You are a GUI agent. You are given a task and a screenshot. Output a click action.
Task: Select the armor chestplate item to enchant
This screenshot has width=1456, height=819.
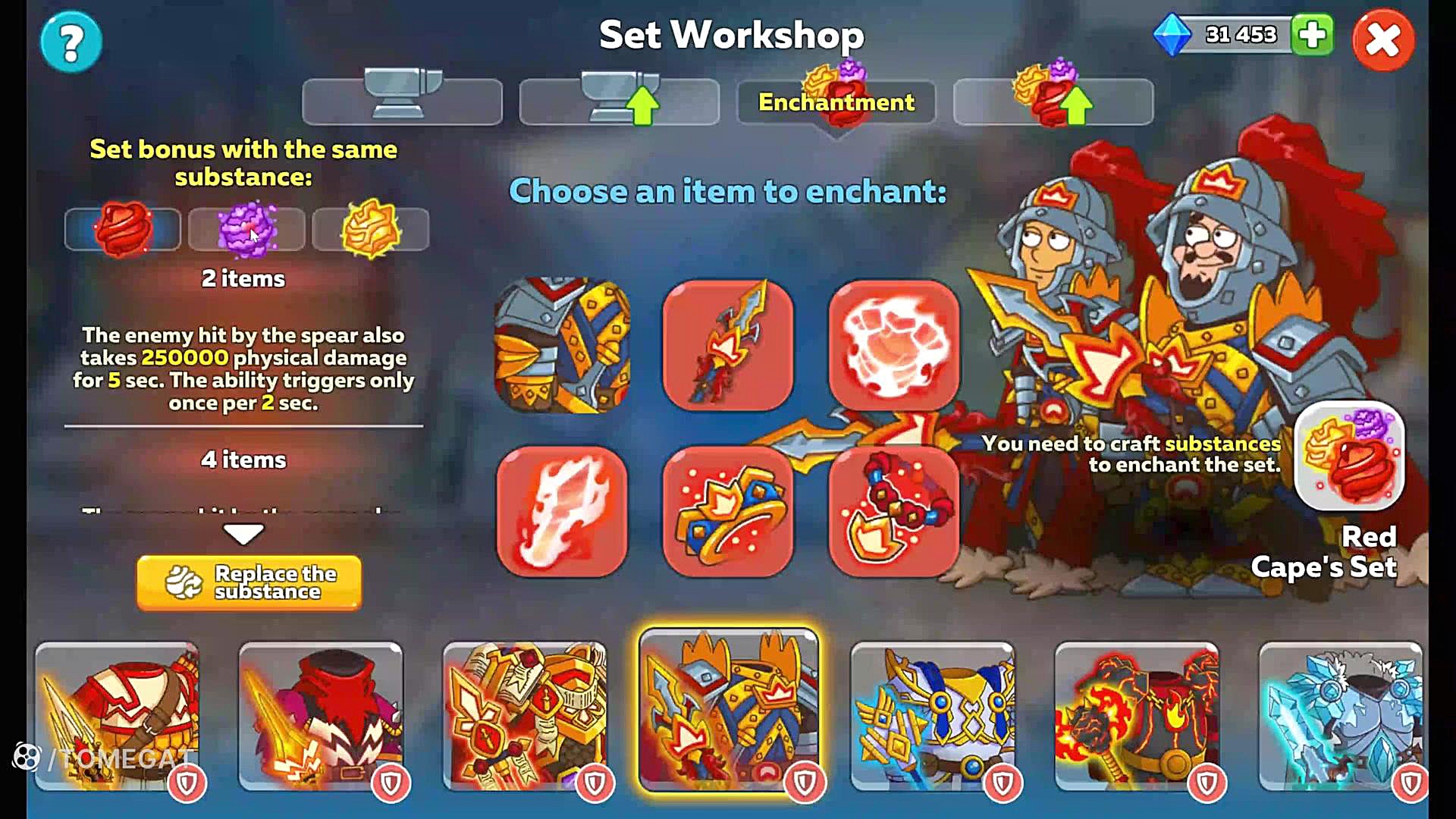(x=562, y=345)
